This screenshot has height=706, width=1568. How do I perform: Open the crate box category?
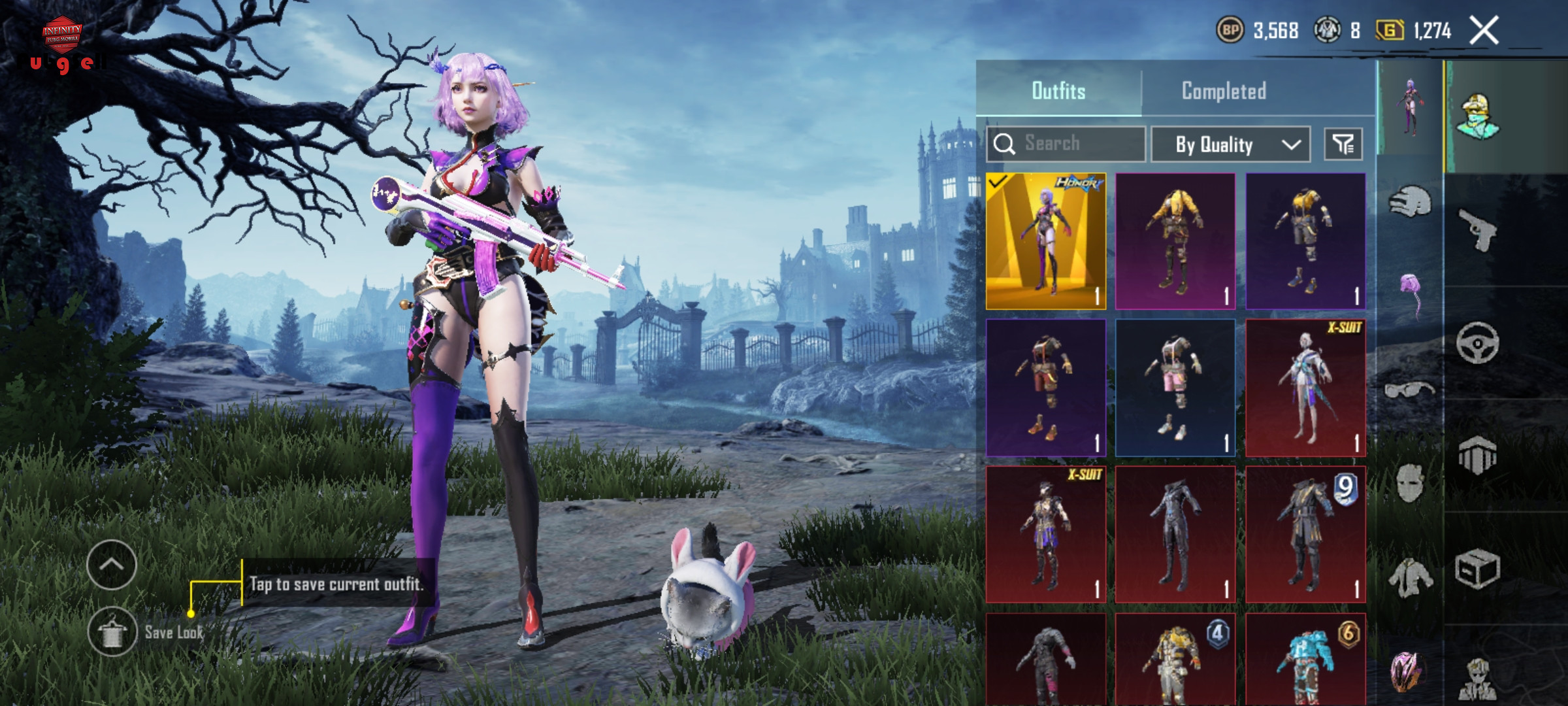(1478, 569)
